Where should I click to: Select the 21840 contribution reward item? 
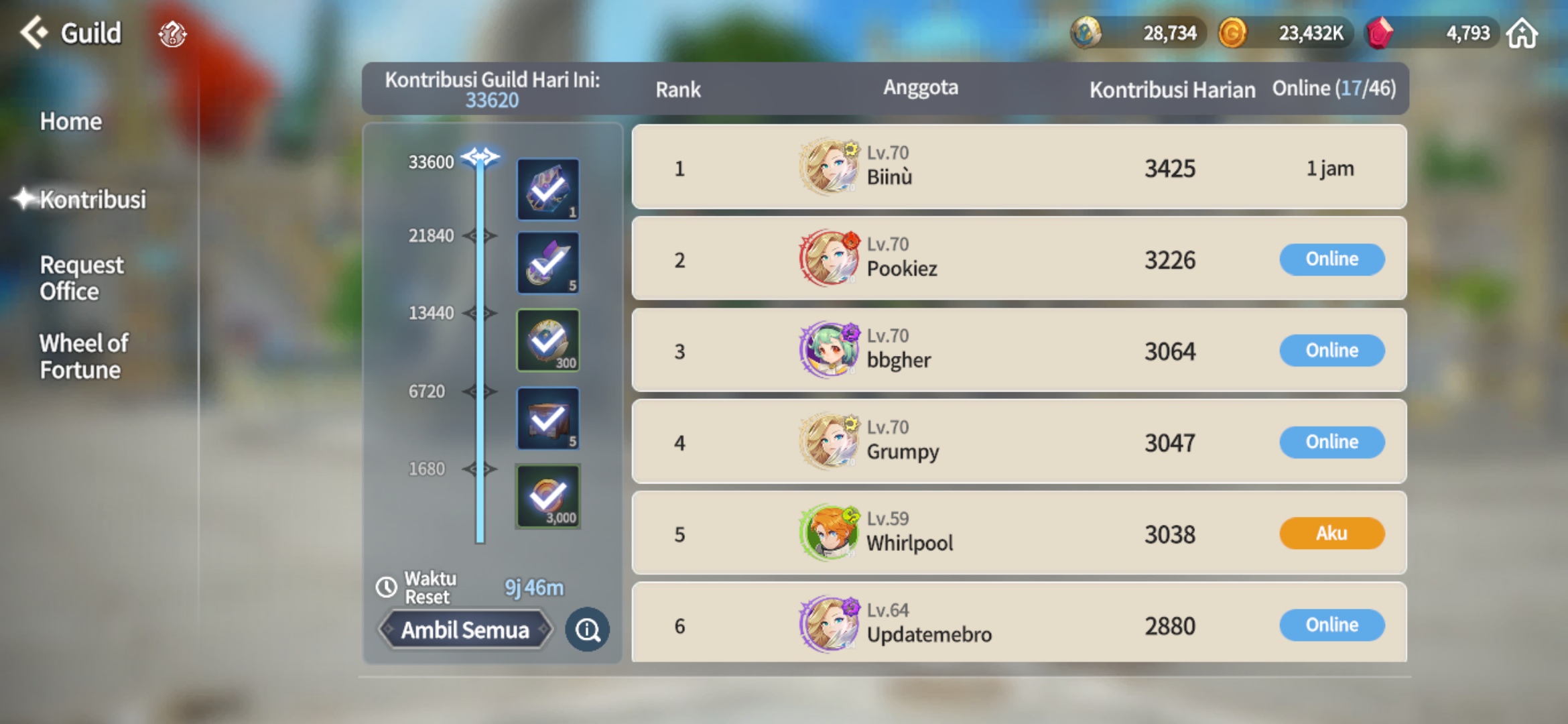[x=547, y=263]
